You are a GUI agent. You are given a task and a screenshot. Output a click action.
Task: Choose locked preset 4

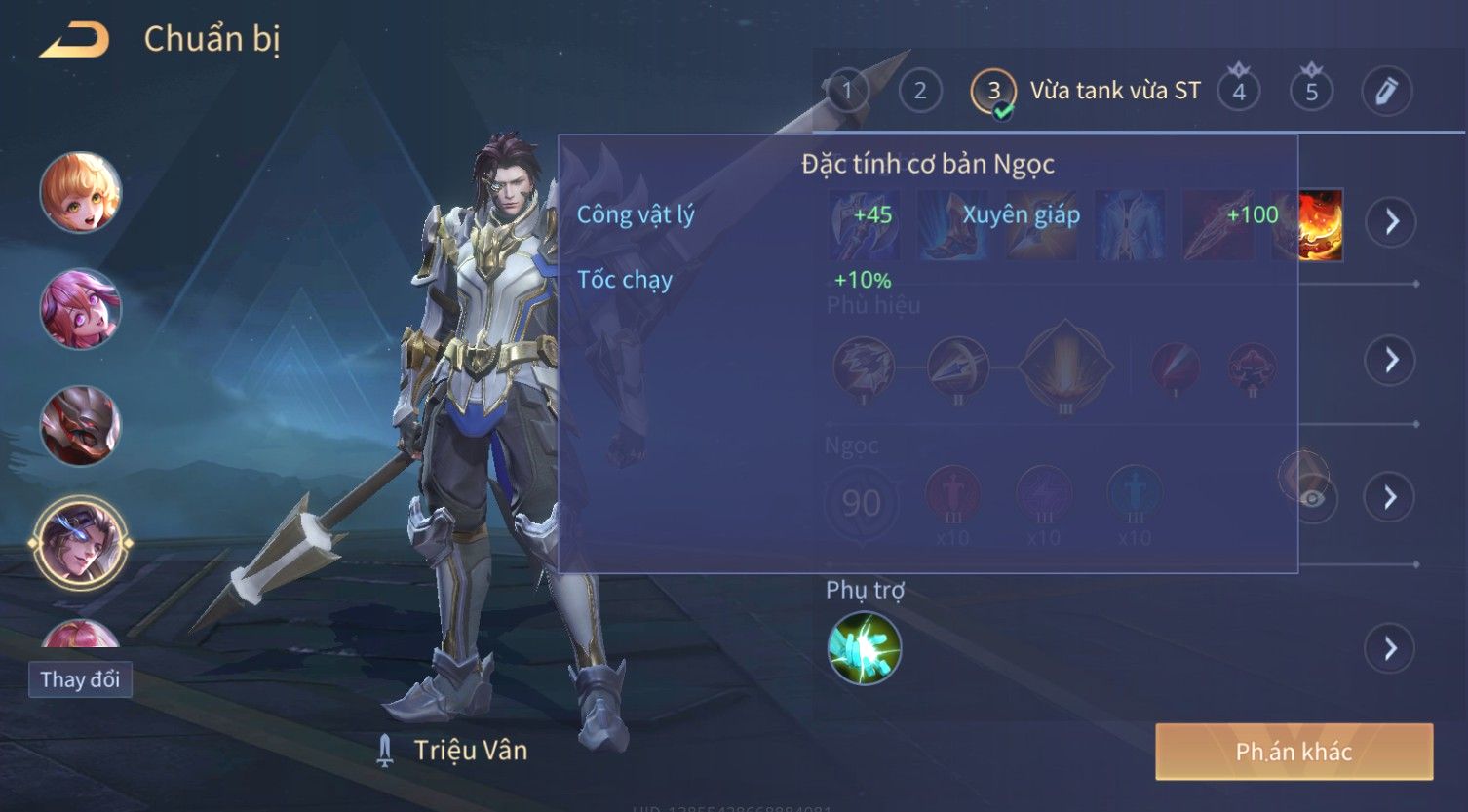[1239, 91]
